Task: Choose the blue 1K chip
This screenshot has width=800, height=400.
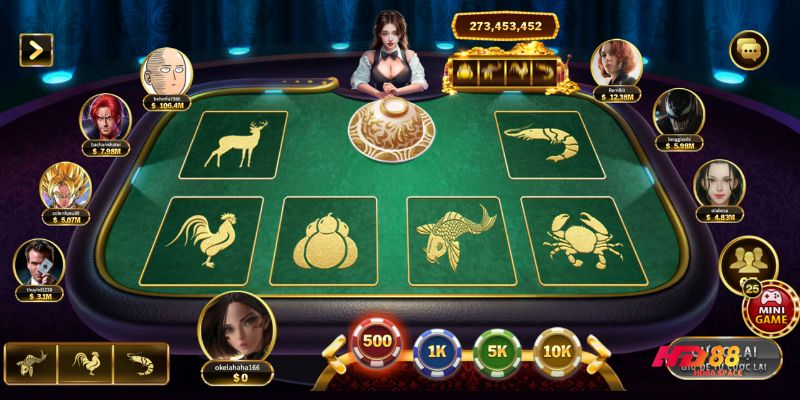Action: coord(438,352)
